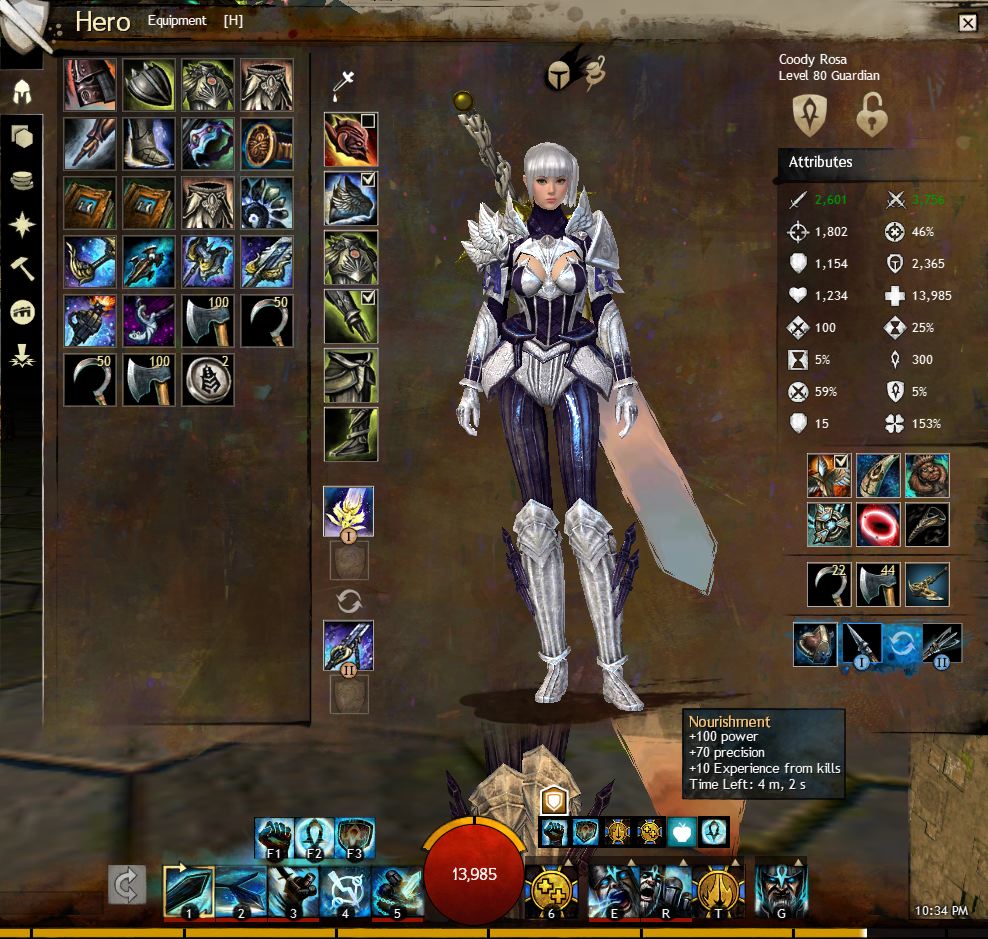This screenshot has height=939, width=988.
Task: Open the Equipment tab with helmet icon
Action: click(x=21, y=90)
